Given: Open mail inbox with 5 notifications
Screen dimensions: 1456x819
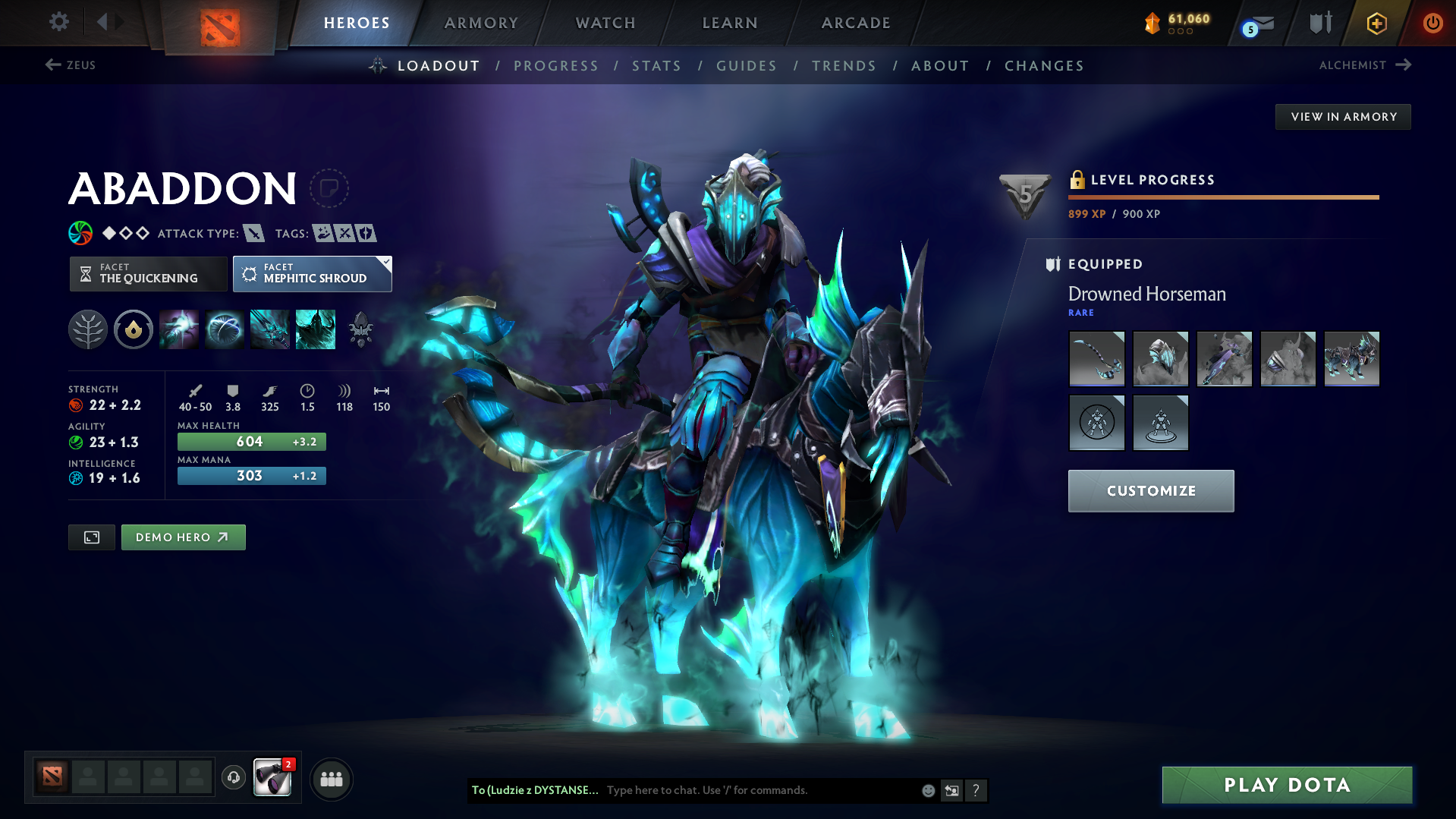Looking at the screenshot, I should click(1256, 23).
